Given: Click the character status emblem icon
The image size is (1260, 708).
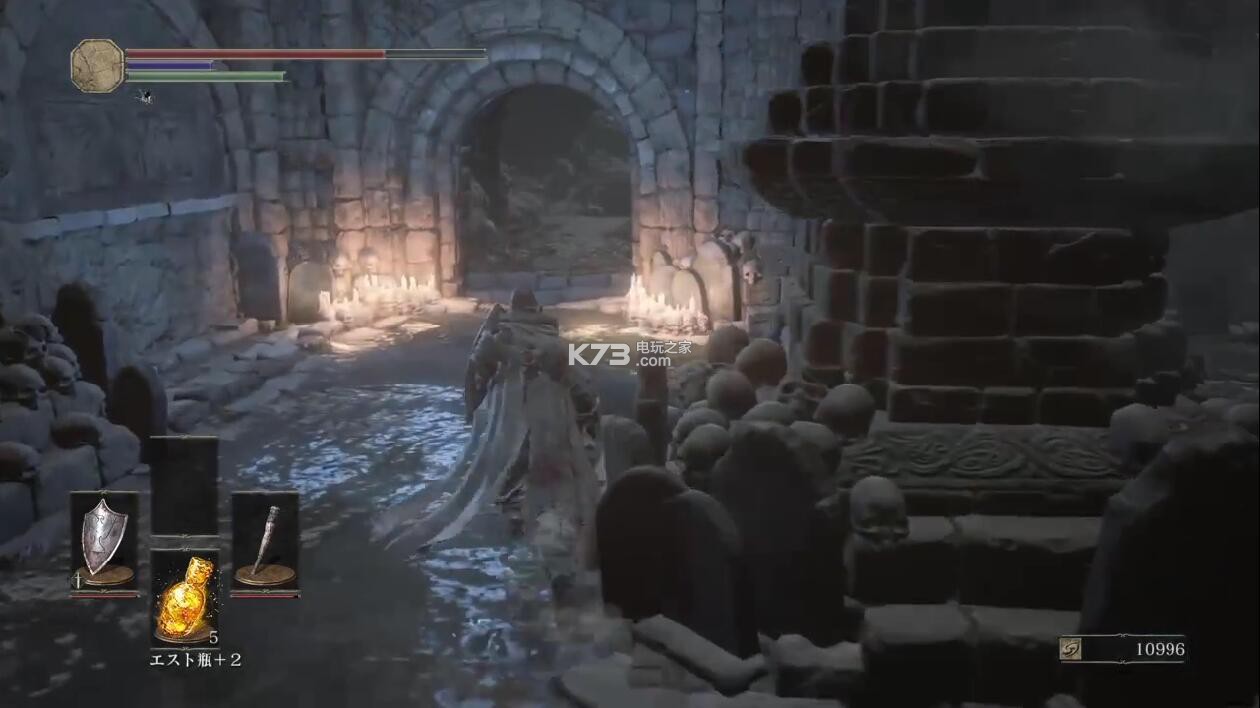Looking at the screenshot, I should pyautogui.click(x=97, y=65).
